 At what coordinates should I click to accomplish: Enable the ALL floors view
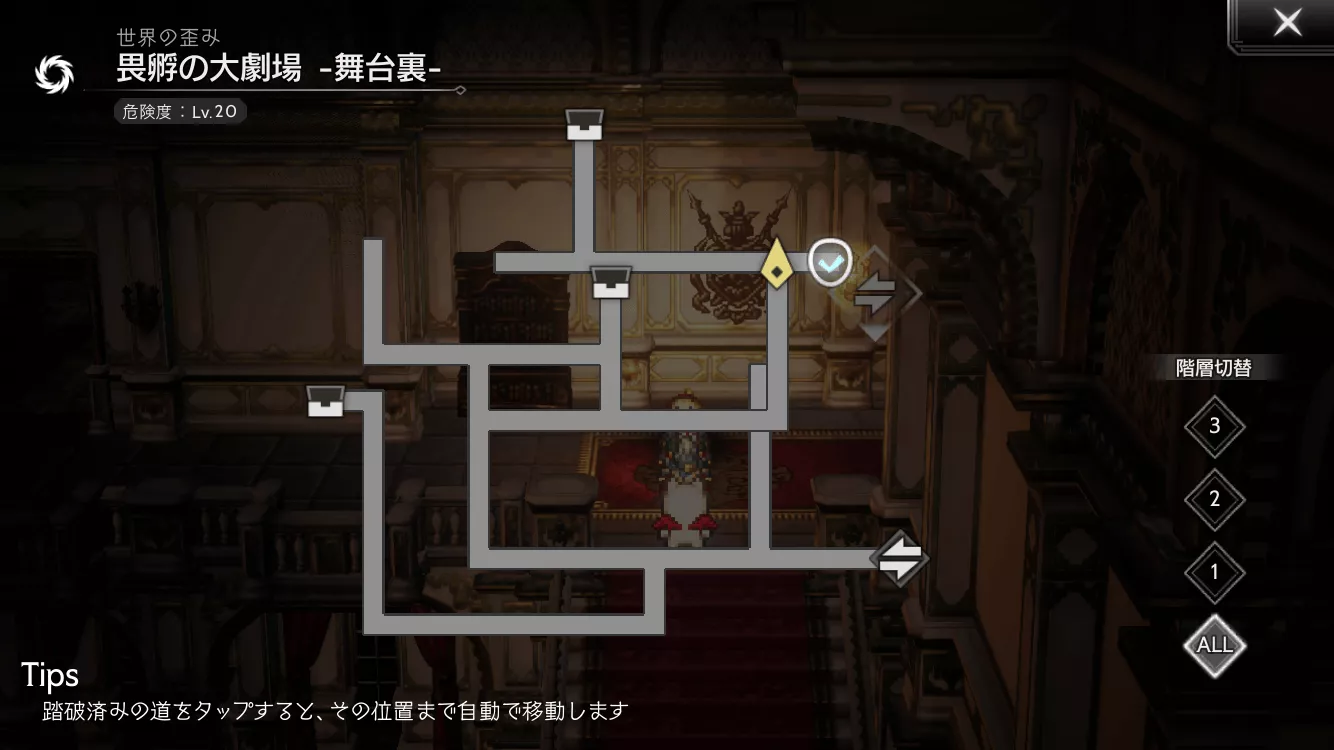point(1214,646)
